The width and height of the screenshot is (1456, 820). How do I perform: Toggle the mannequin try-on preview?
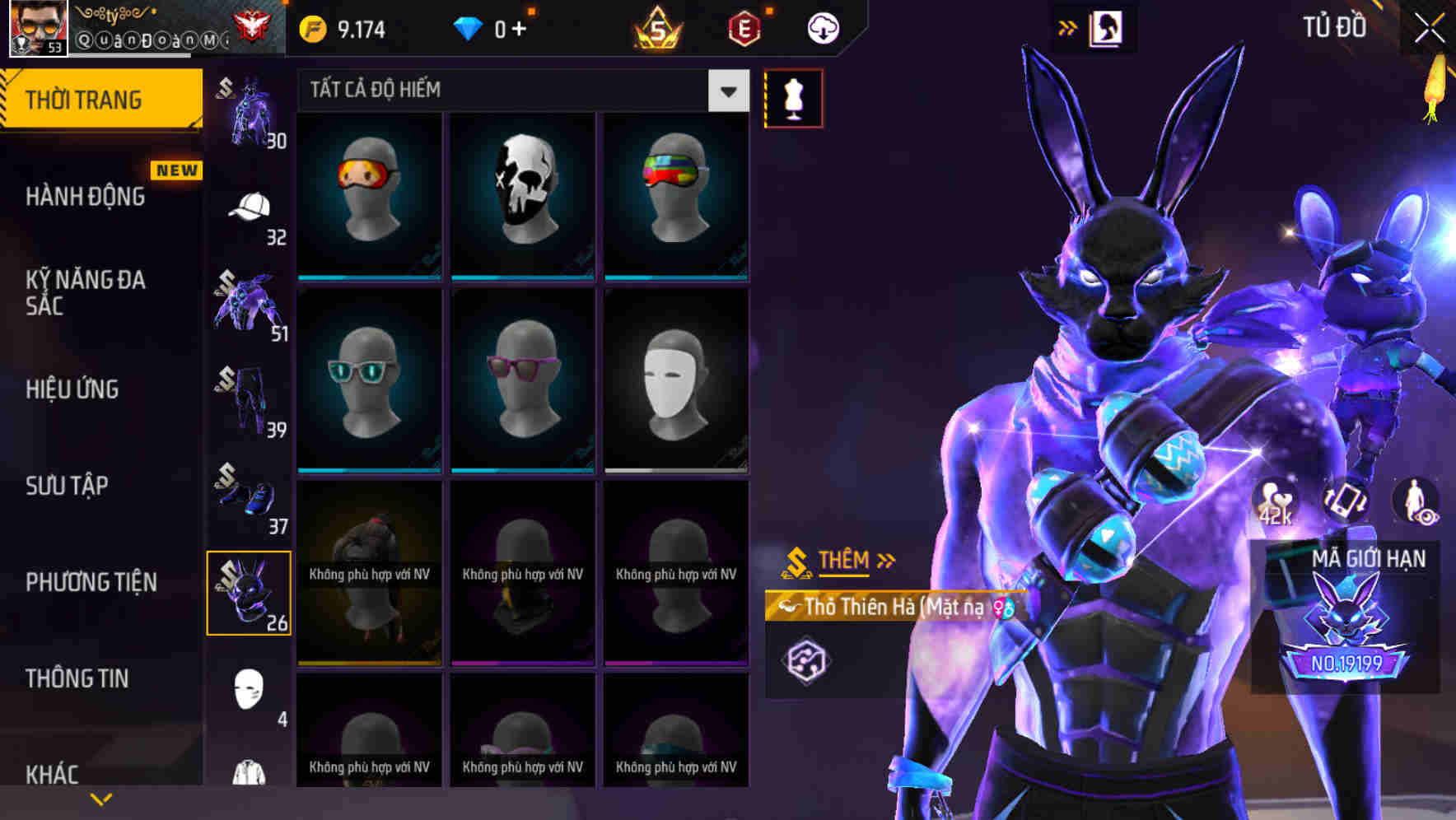click(x=793, y=97)
